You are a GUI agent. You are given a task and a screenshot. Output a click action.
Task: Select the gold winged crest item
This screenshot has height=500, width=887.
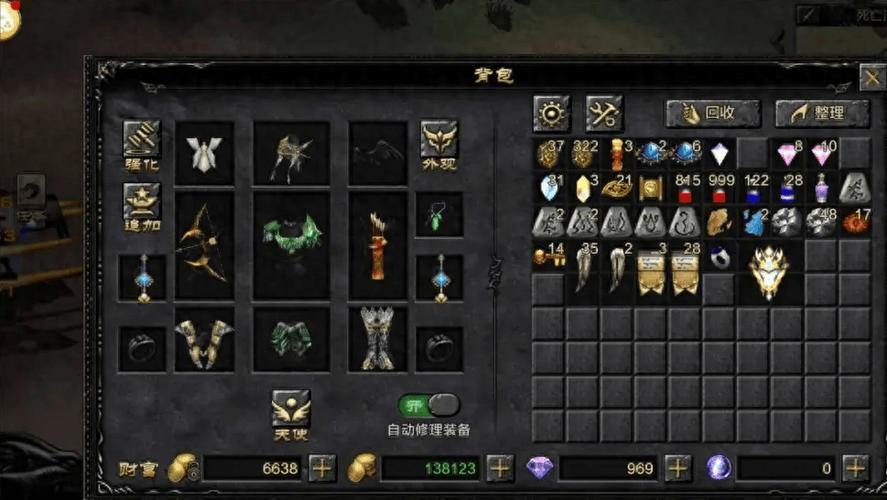769,271
